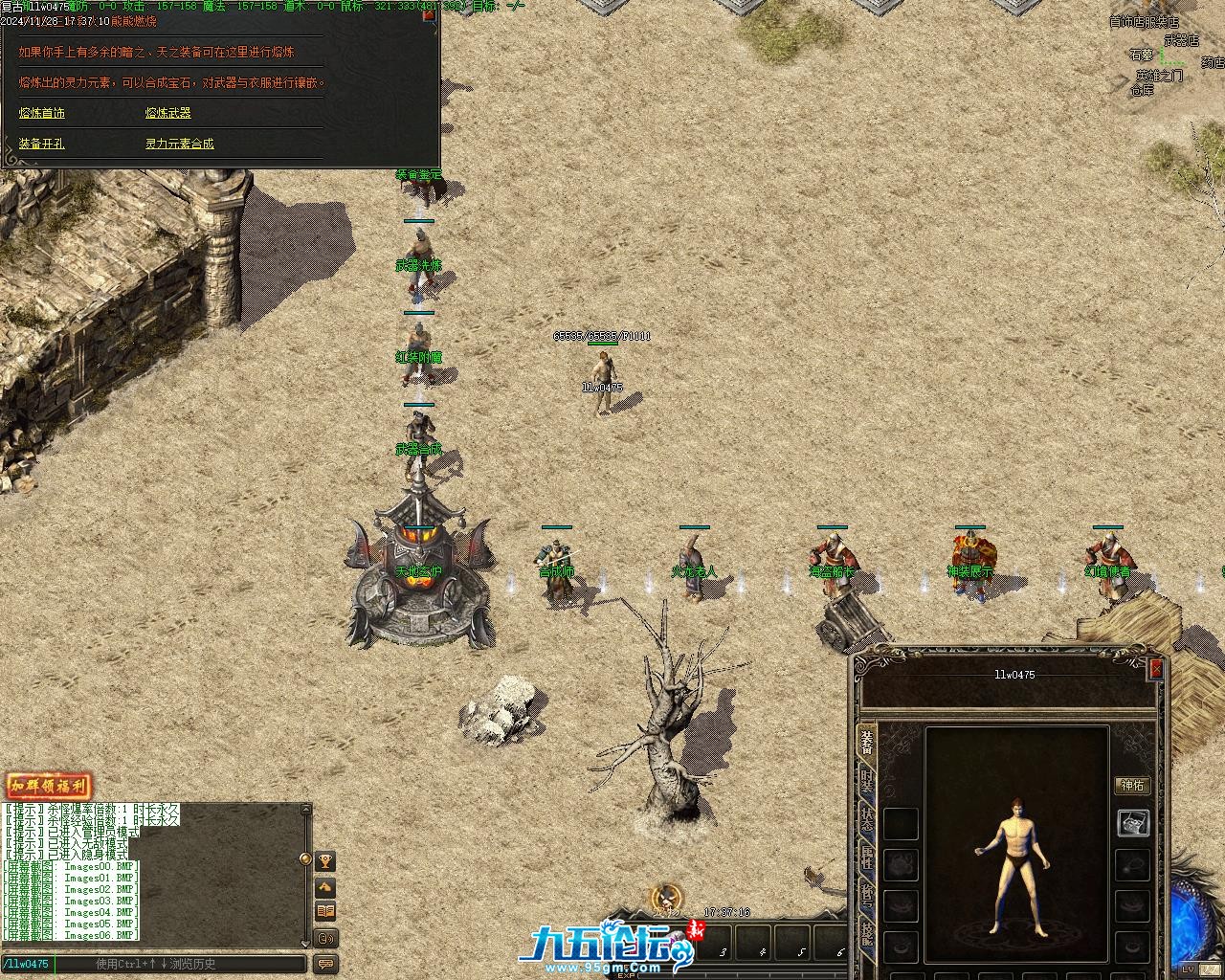This screenshot has width=1225, height=980.
Task: Open the treasure chest icon in character panel
Action: 1133,822
